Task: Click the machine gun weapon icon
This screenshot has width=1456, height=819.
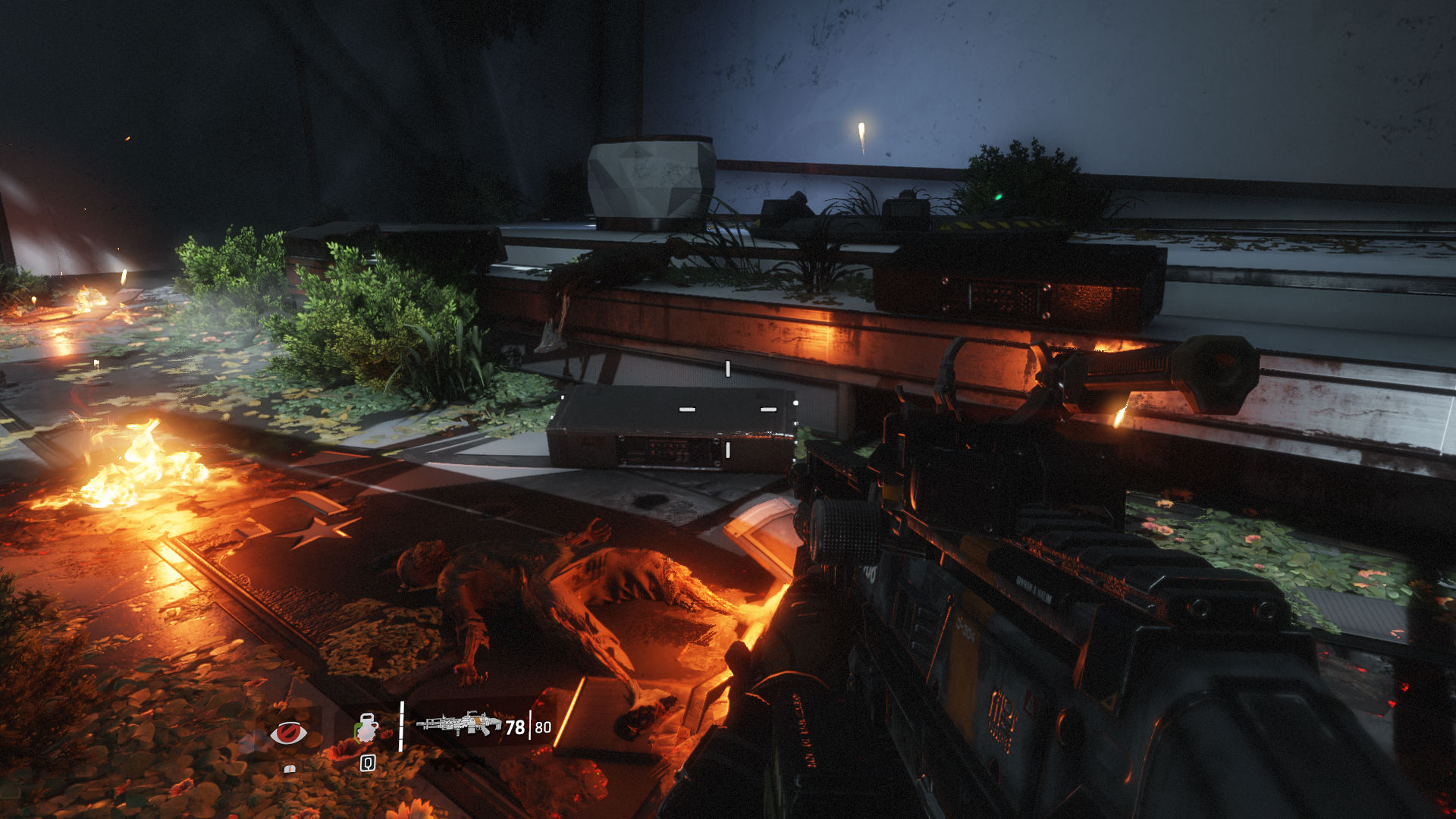Action: tap(458, 724)
